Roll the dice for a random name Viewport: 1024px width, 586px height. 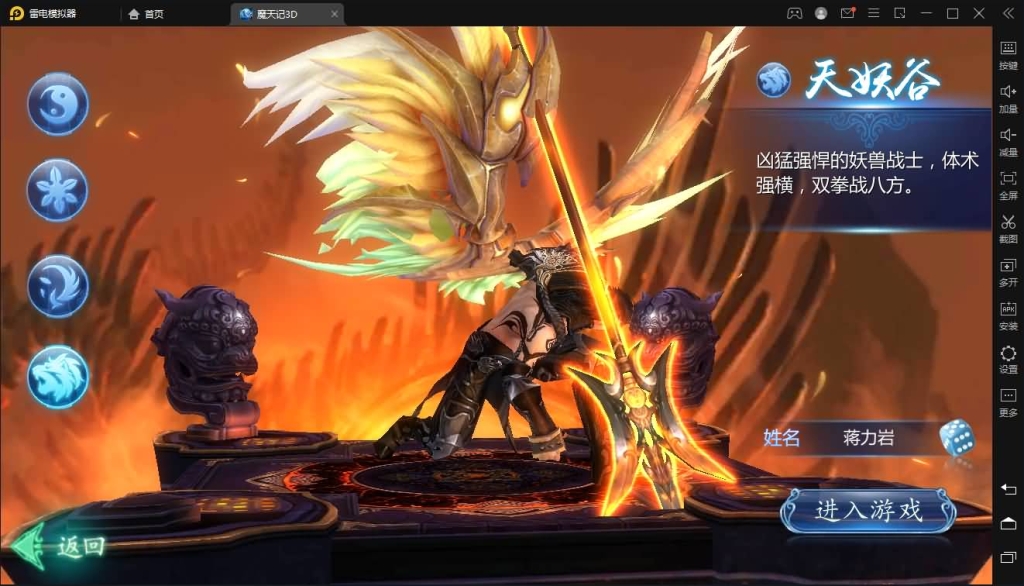[956, 438]
